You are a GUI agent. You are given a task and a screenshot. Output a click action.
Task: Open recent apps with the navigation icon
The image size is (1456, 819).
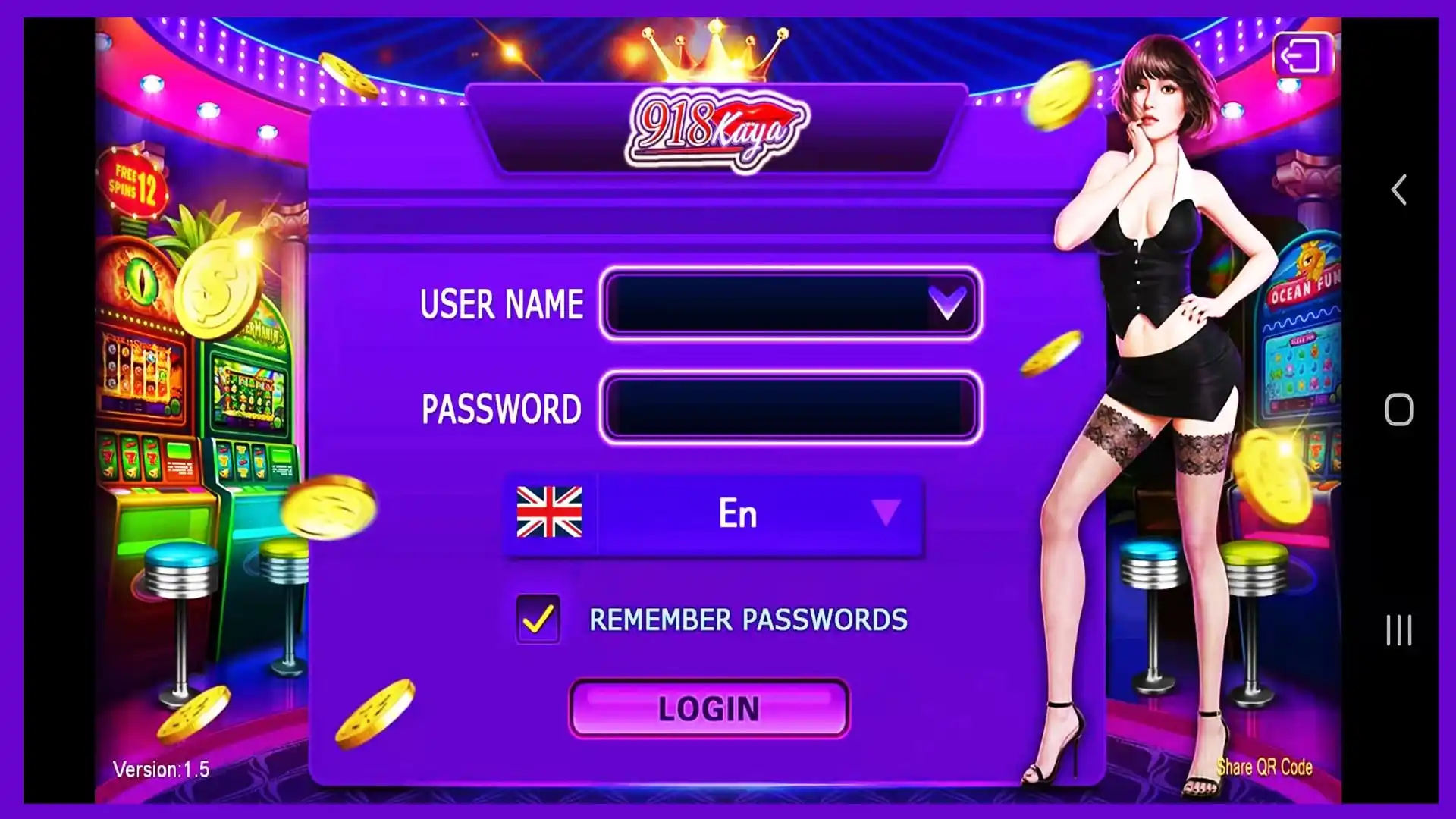pyautogui.click(x=1398, y=628)
